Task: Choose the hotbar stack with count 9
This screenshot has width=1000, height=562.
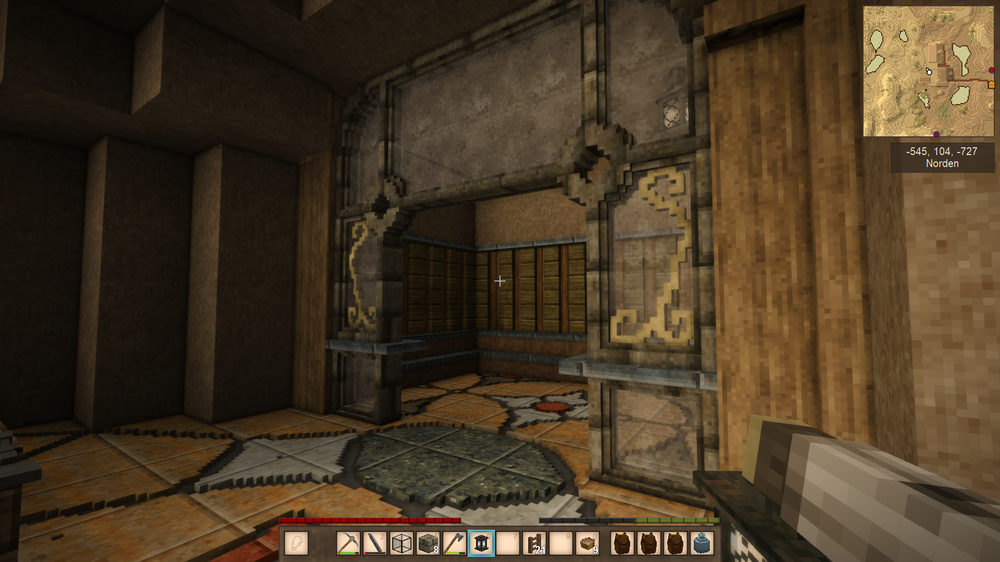Action: pos(586,543)
